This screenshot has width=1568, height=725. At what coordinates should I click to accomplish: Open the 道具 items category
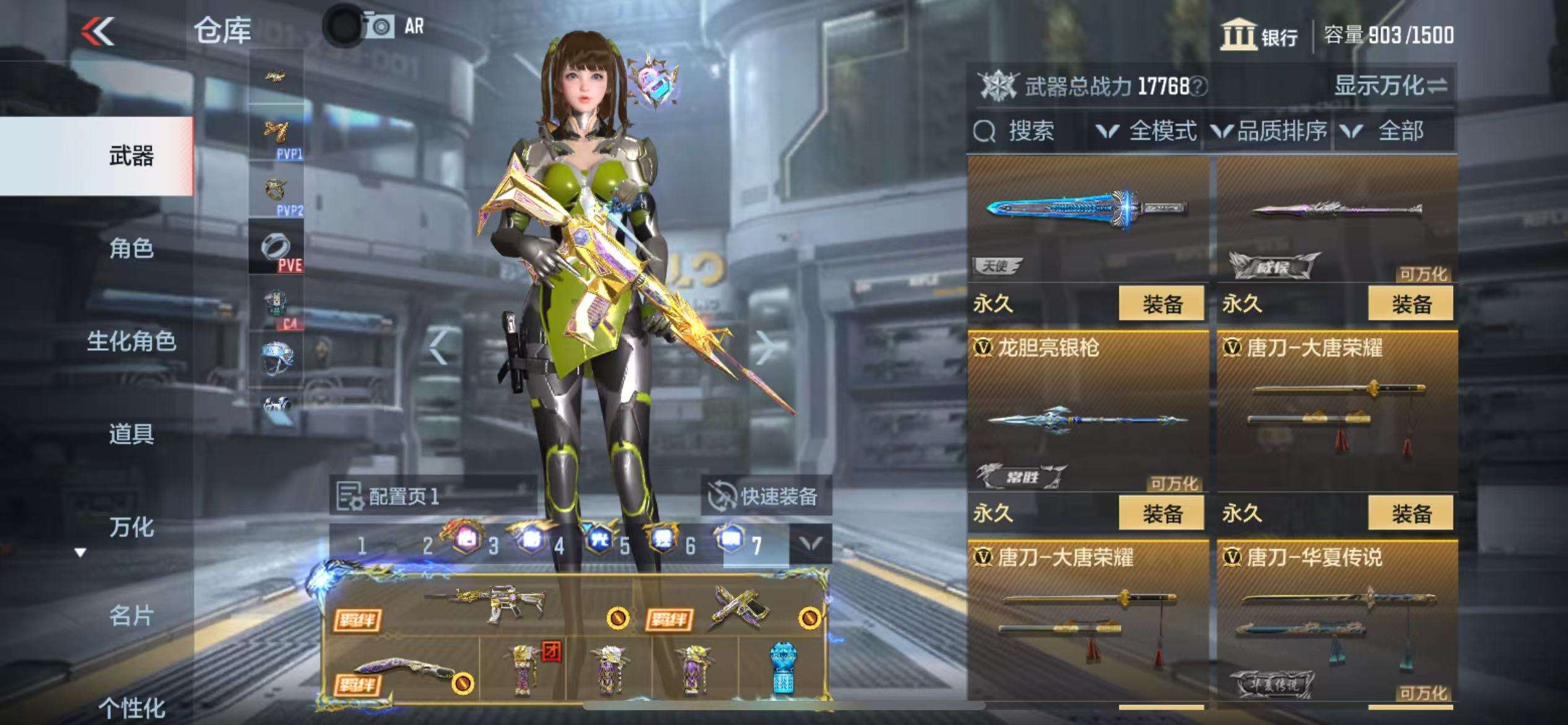[131, 434]
